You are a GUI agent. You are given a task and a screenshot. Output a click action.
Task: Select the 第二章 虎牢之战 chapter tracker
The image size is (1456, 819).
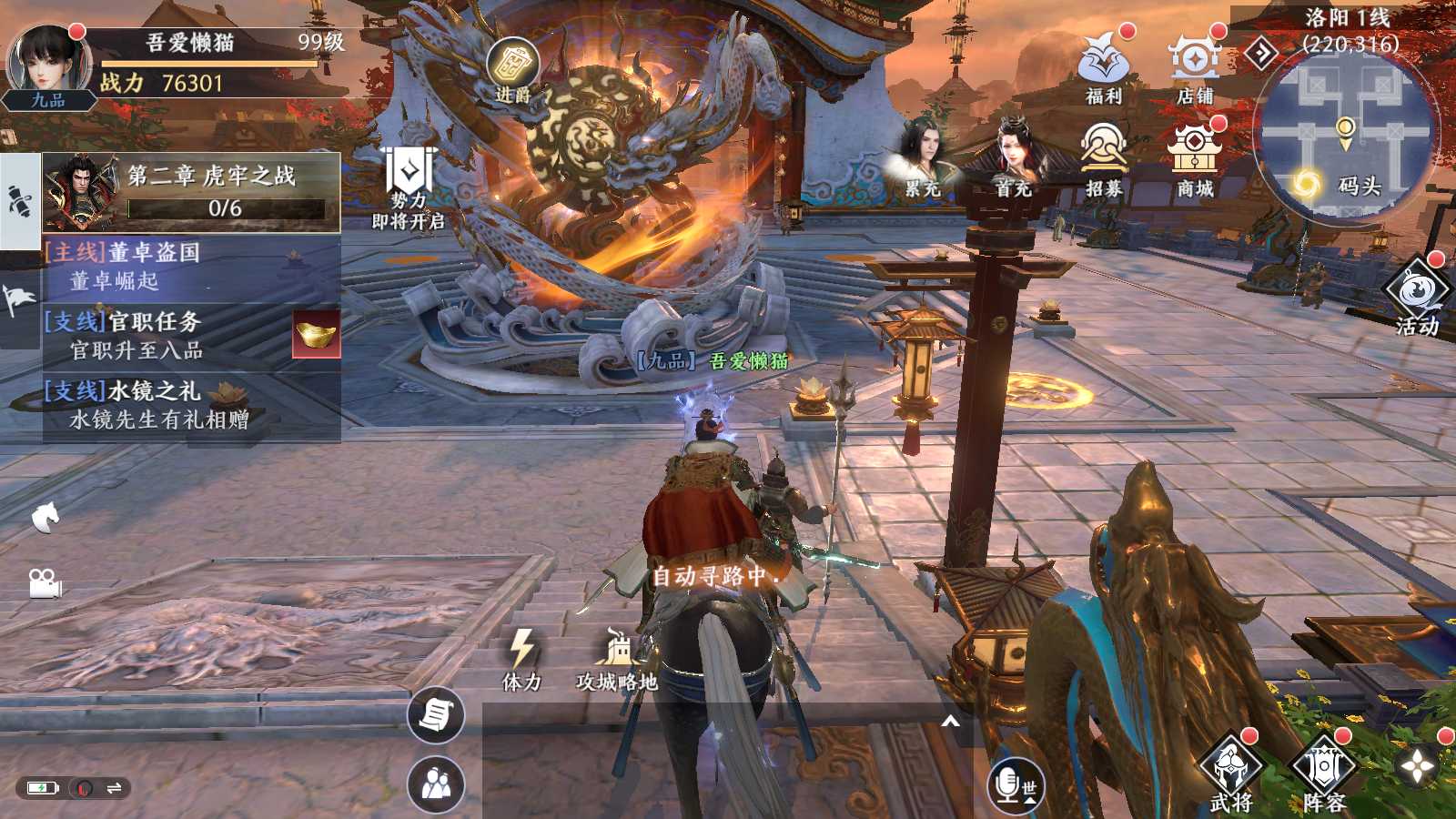coord(192,191)
